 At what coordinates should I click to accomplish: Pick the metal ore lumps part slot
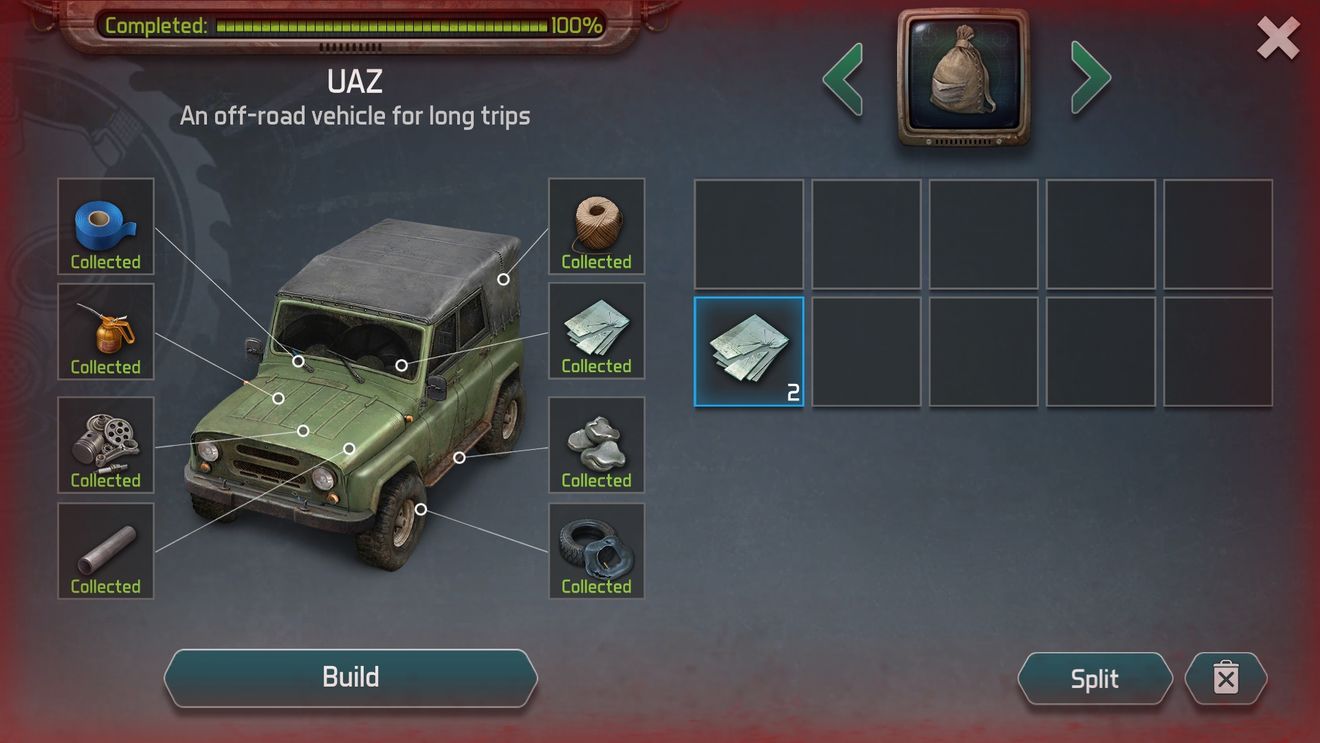pyautogui.click(x=597, y=445)
